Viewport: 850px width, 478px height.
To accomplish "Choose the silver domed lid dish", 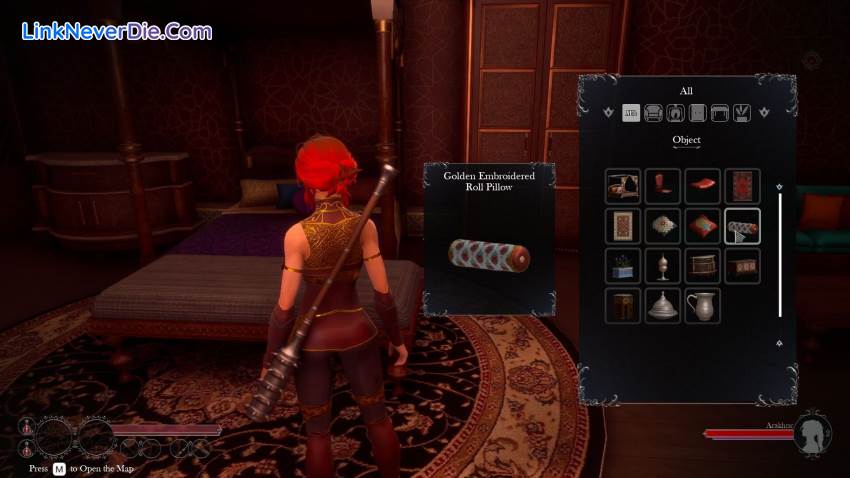I will click(x=662, y=305).
